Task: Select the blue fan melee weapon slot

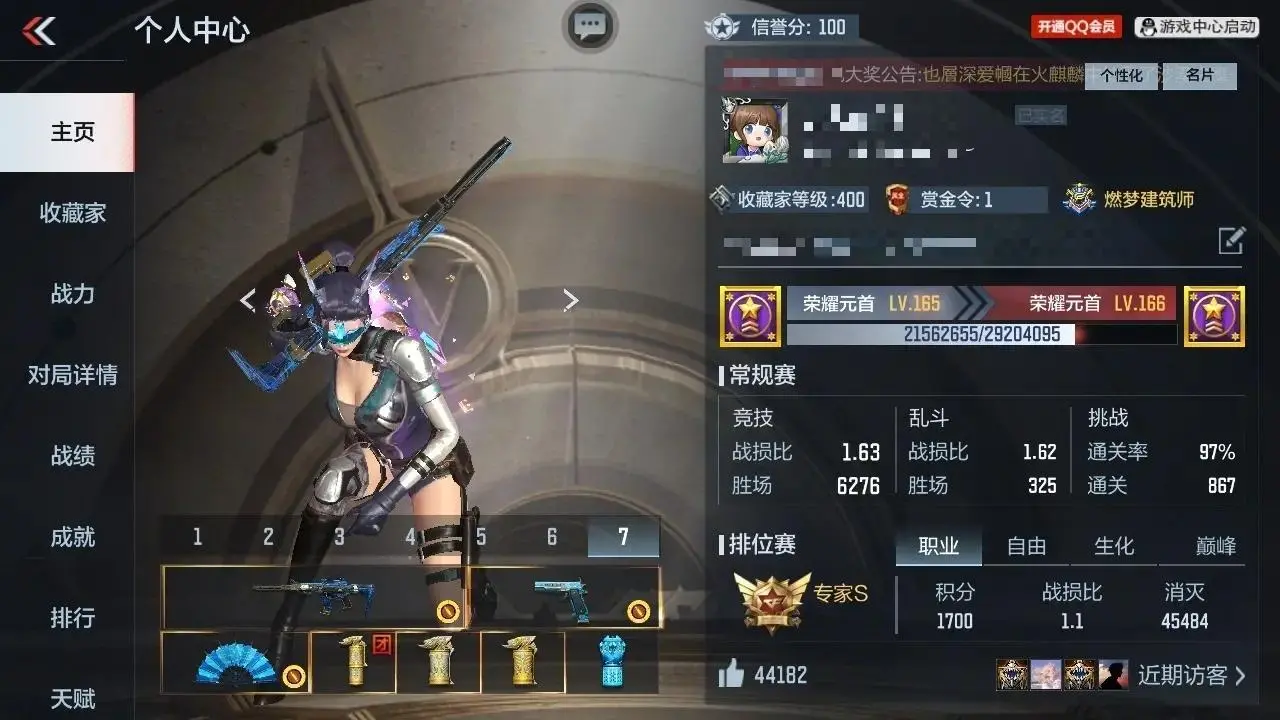Action: pos(235,662)
